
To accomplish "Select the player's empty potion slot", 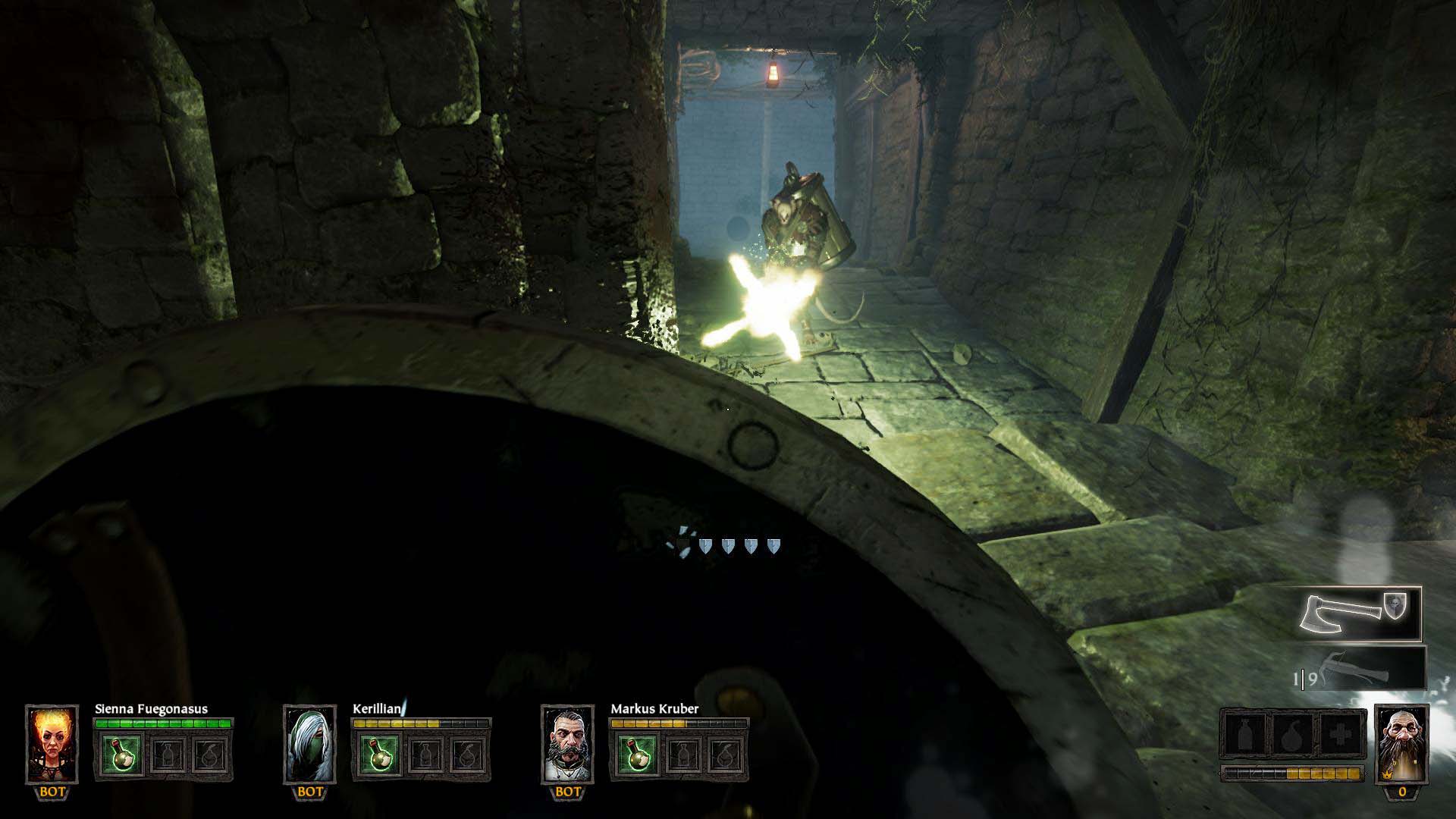I will [1245, 734].
